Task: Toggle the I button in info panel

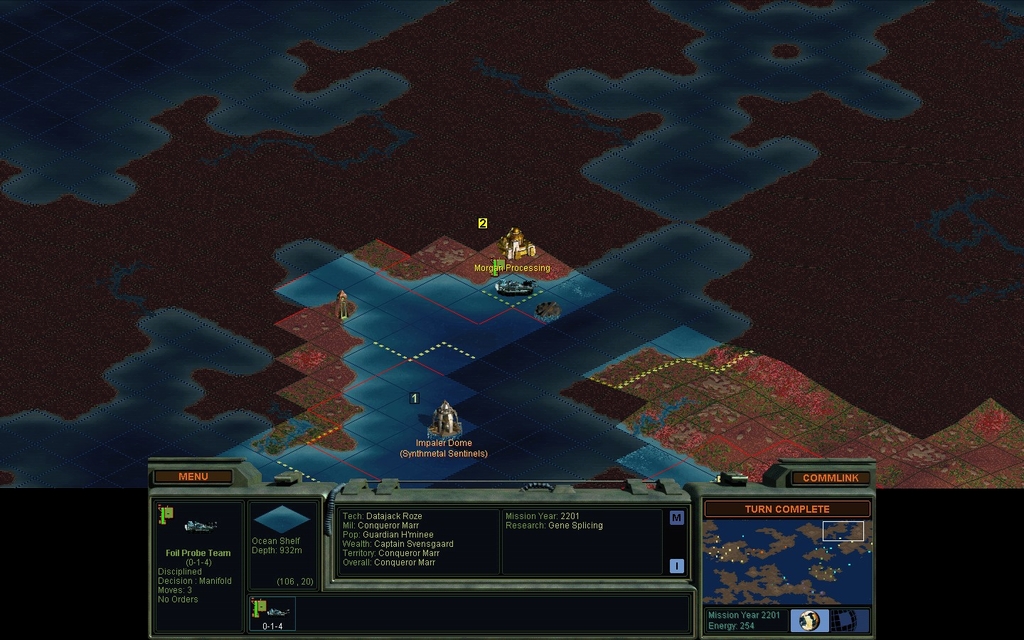Action: click(x=676, y=566)
